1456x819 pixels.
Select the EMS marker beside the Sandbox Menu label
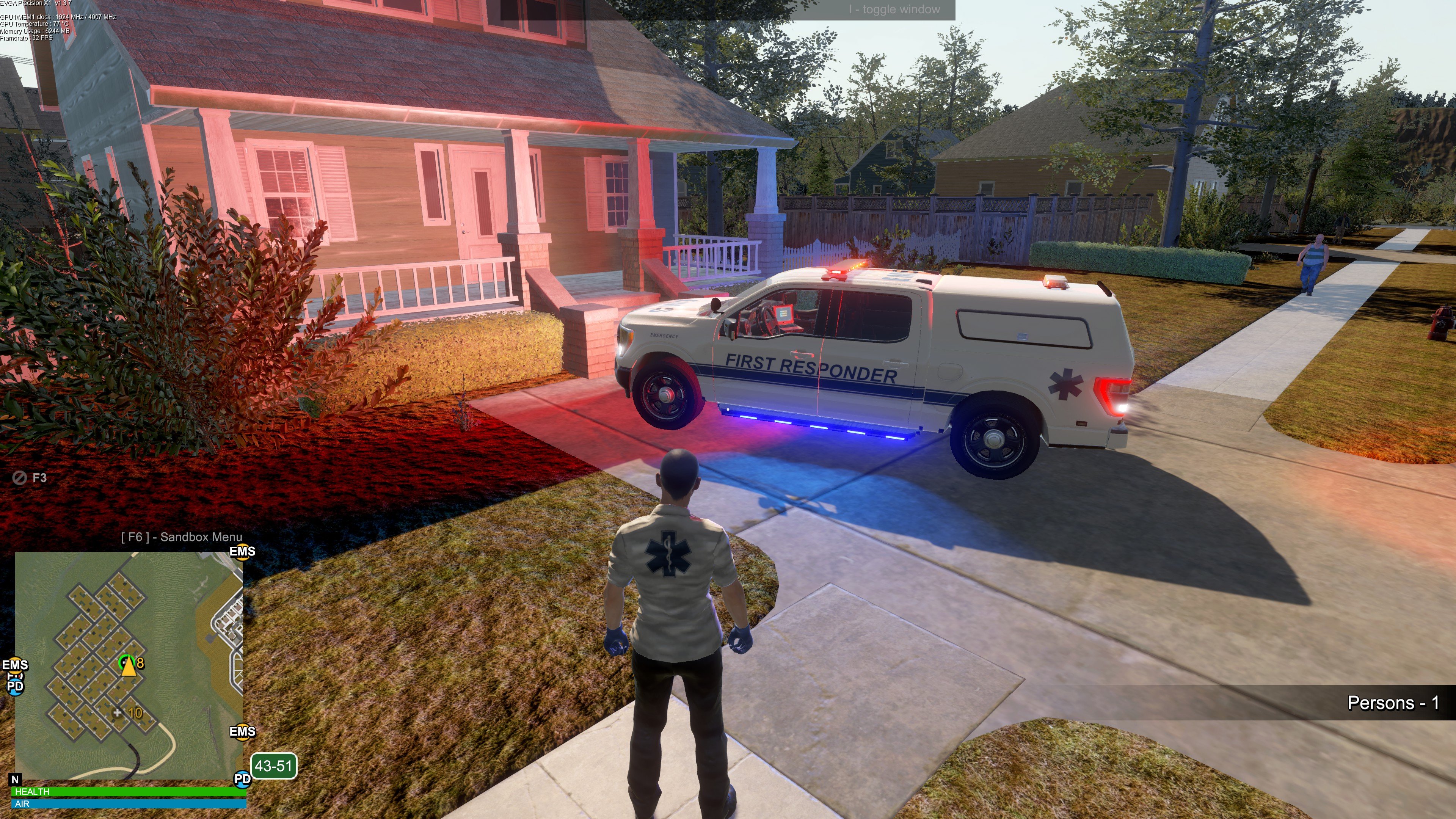[x=242, y=552]
